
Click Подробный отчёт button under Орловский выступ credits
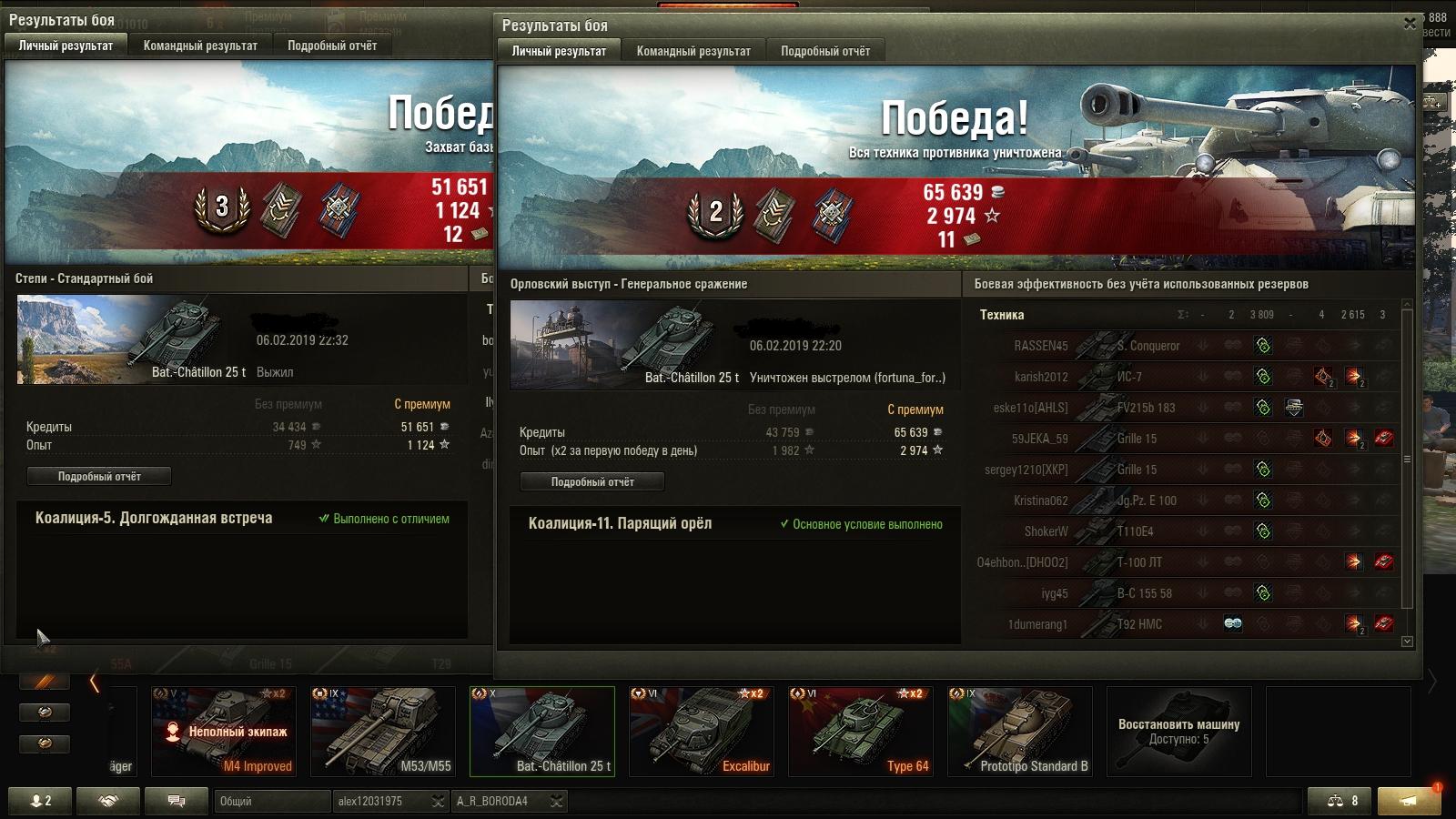coord(592,481)
